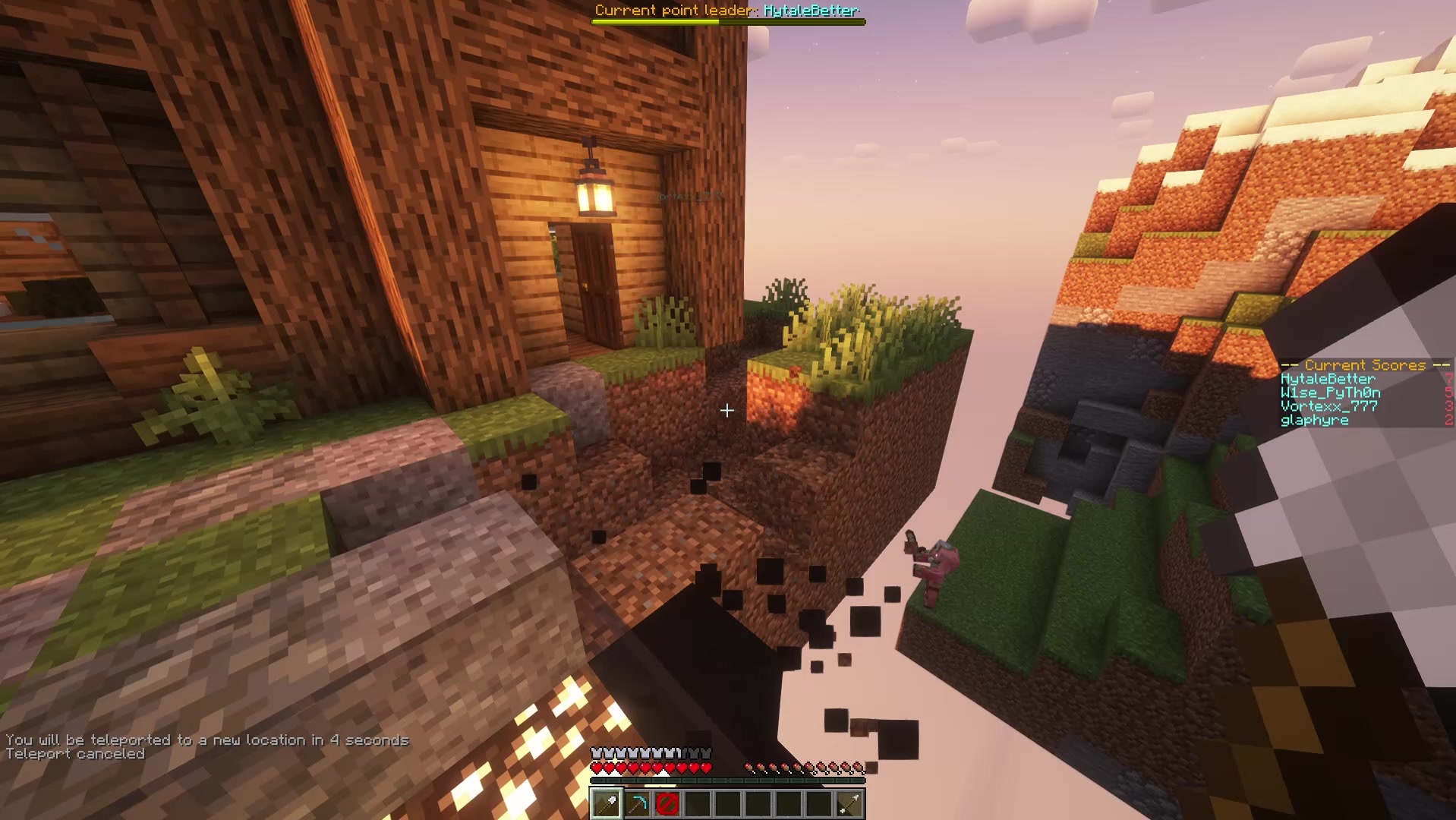Click the last grayed armor icon on the right

pyautogui.click(x=706, y=752)
